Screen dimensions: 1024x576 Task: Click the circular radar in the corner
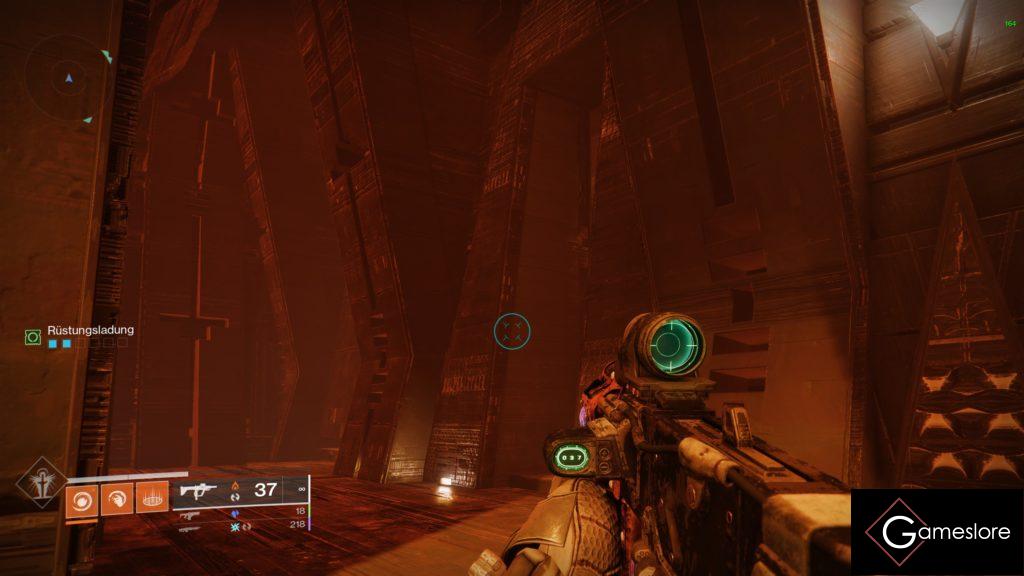(x=69, y=77)
